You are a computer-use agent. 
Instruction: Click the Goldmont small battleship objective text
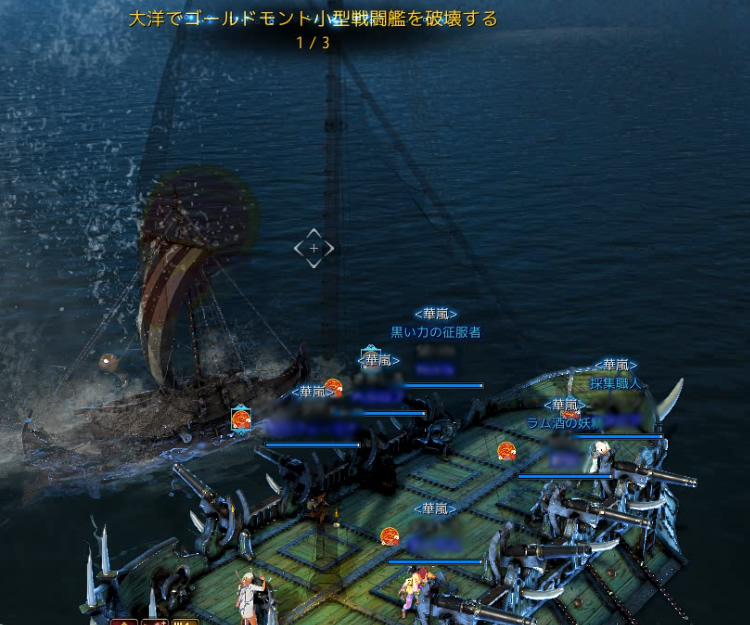coord(313,19)
